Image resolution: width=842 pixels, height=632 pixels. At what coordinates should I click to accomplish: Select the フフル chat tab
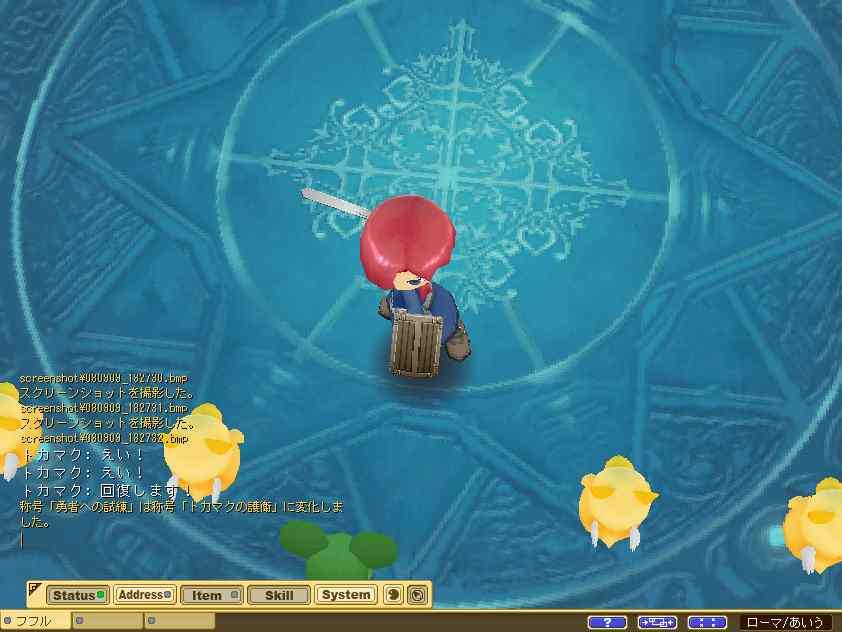click(x=35, y=621)
